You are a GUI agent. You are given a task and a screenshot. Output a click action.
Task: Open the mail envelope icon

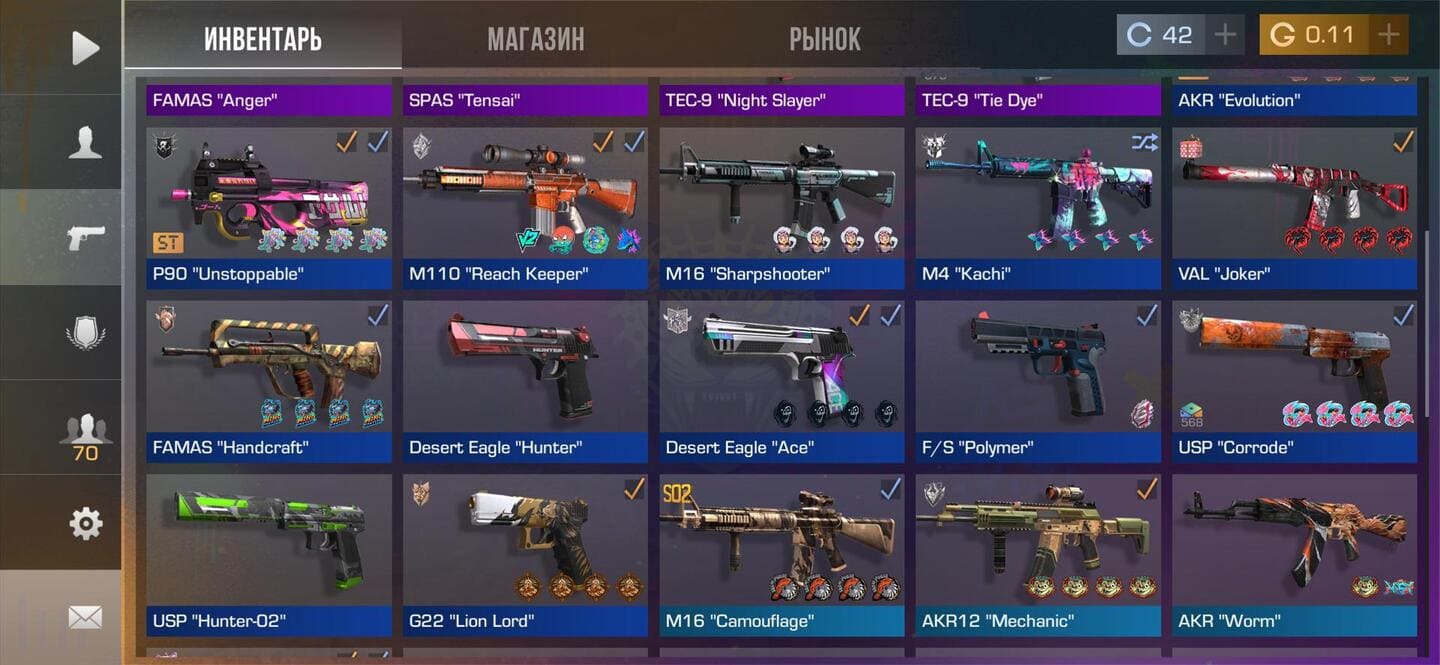click(85, 617)
